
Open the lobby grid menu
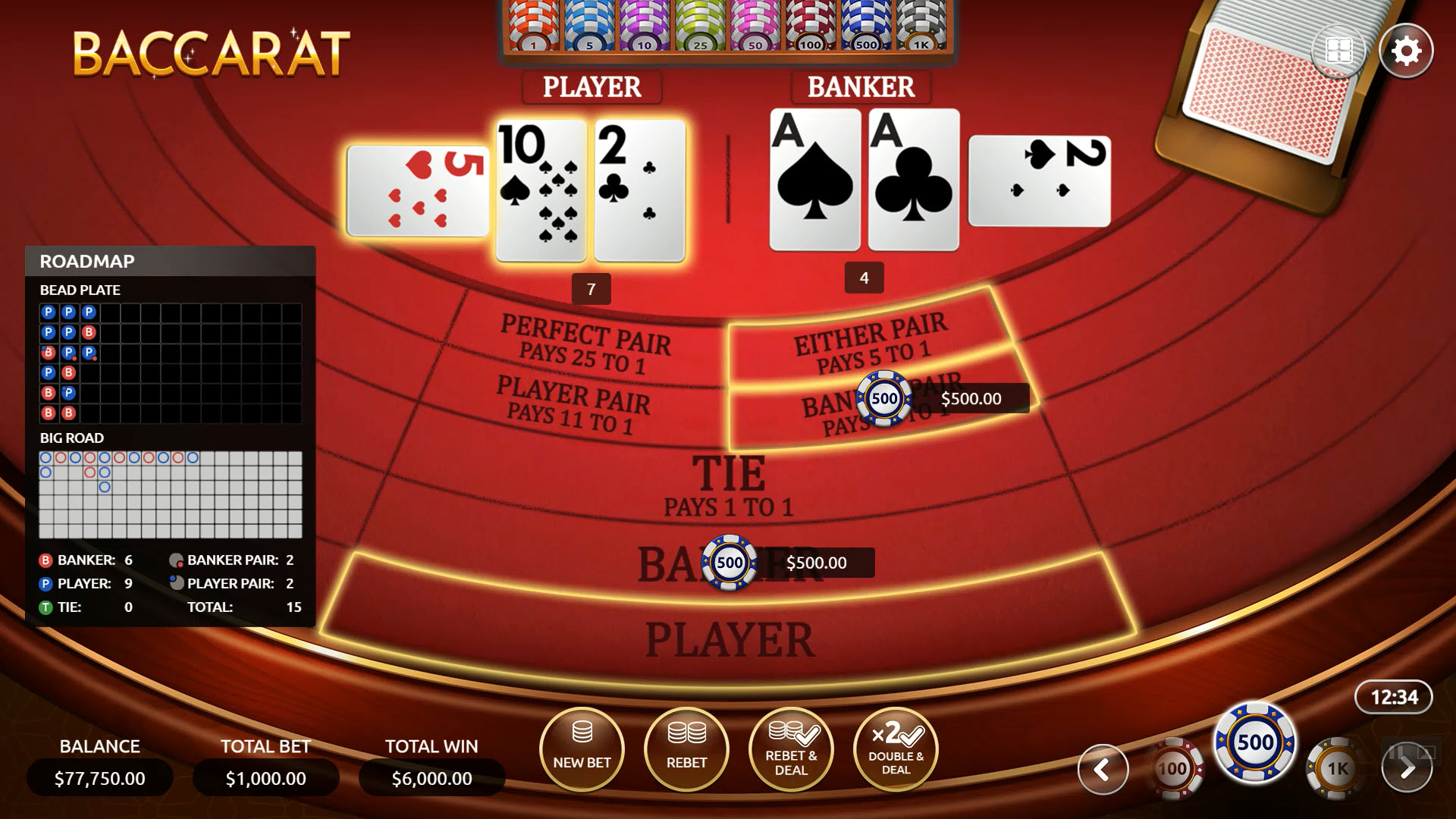click(x=1338, y=50)
